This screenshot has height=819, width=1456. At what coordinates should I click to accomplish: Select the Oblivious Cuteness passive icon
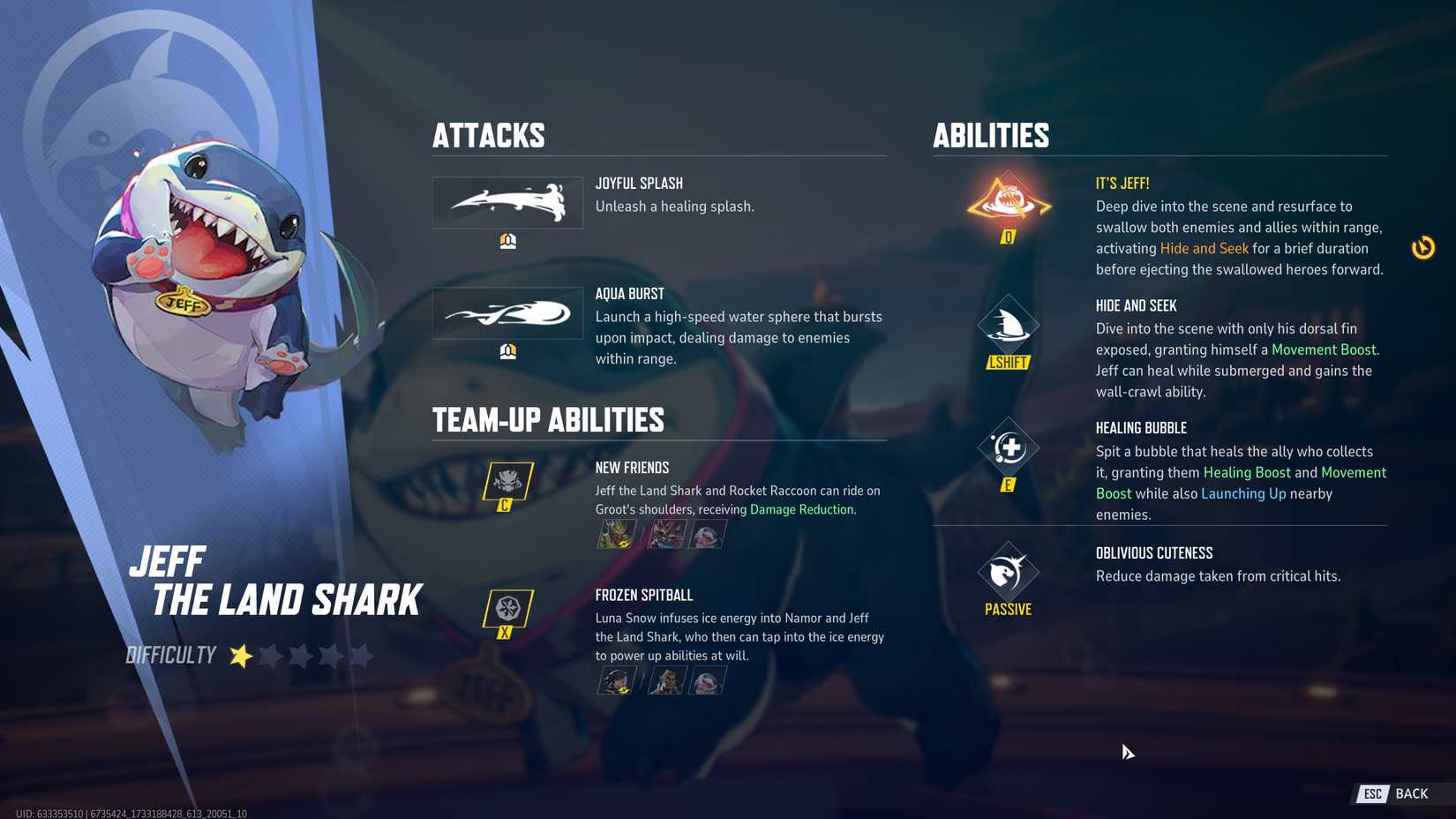coord(1007,572)
